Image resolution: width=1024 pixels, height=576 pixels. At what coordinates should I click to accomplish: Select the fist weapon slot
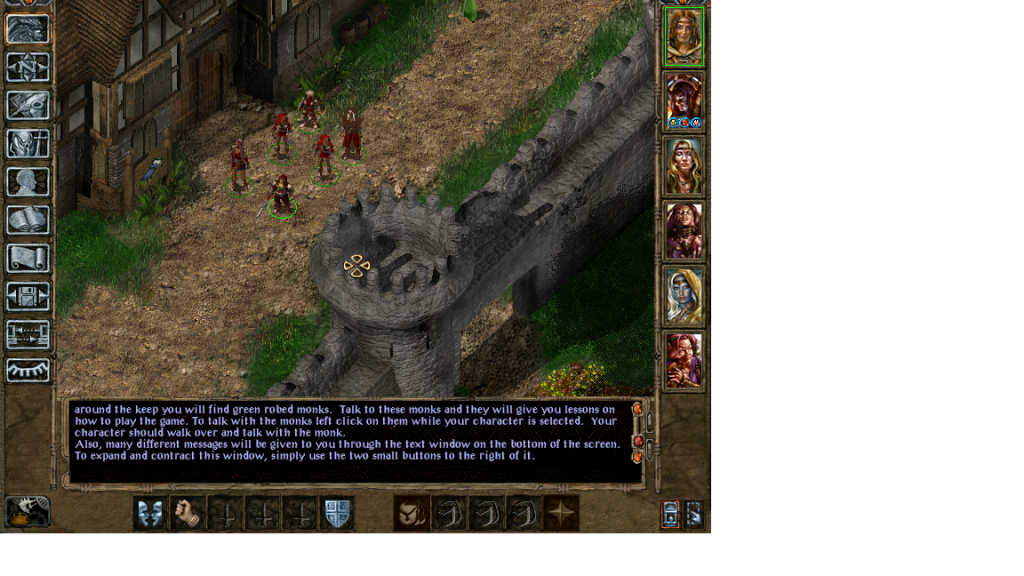click(x=187, y=513)
